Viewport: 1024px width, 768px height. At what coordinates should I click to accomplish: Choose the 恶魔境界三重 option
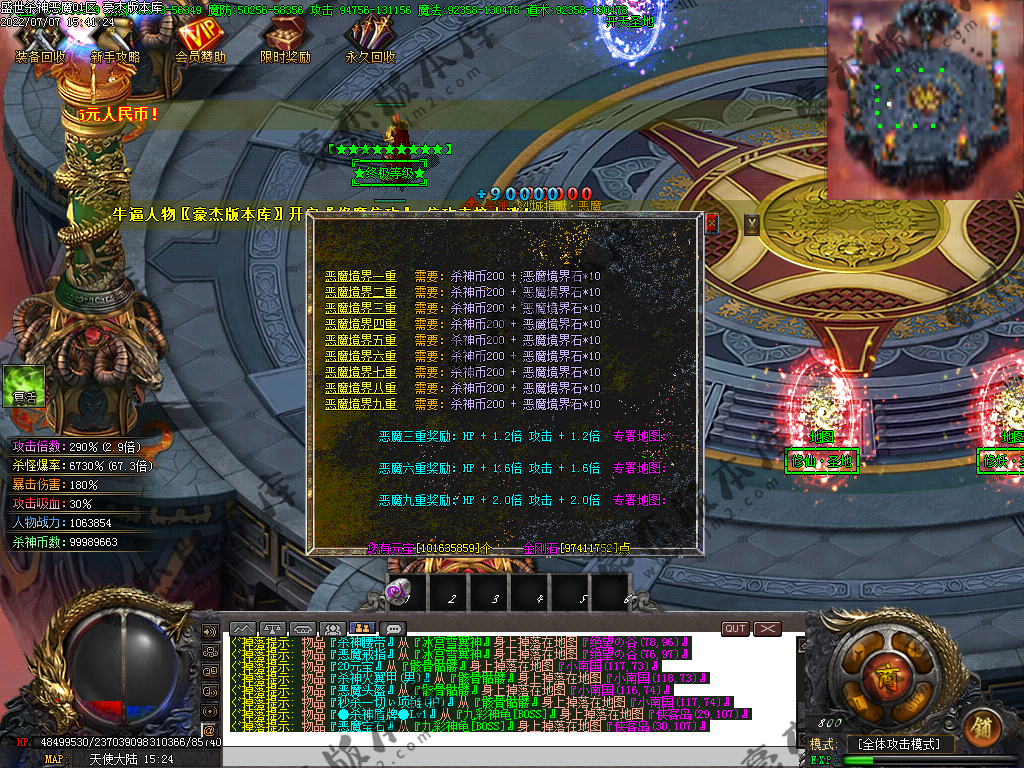click(x=360, y=308)
